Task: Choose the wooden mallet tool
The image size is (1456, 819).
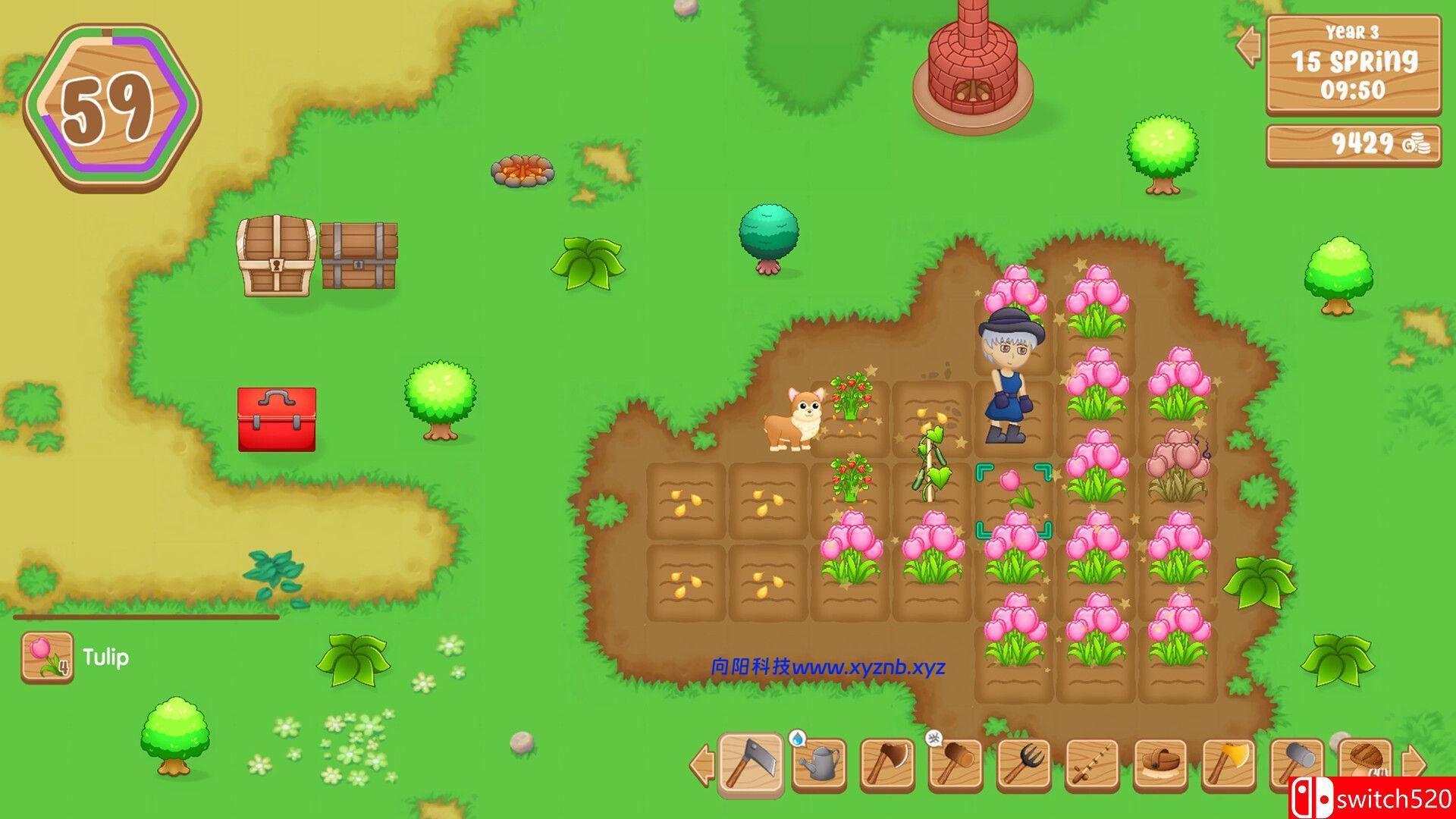Action: click(955, 764)
